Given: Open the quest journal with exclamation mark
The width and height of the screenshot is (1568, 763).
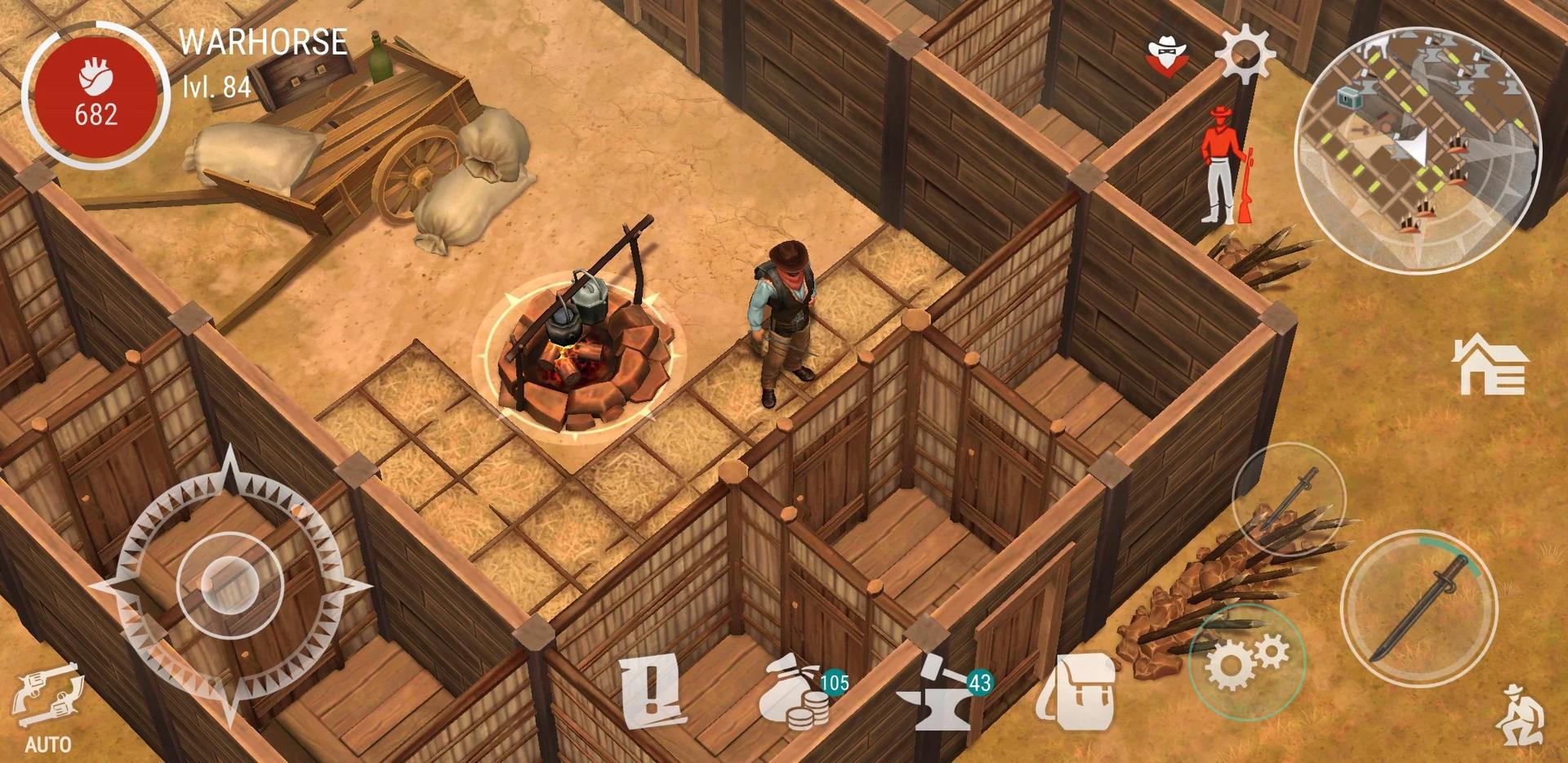Looking at the screenshot, I should pyautogui.click(x=652, y=692).
